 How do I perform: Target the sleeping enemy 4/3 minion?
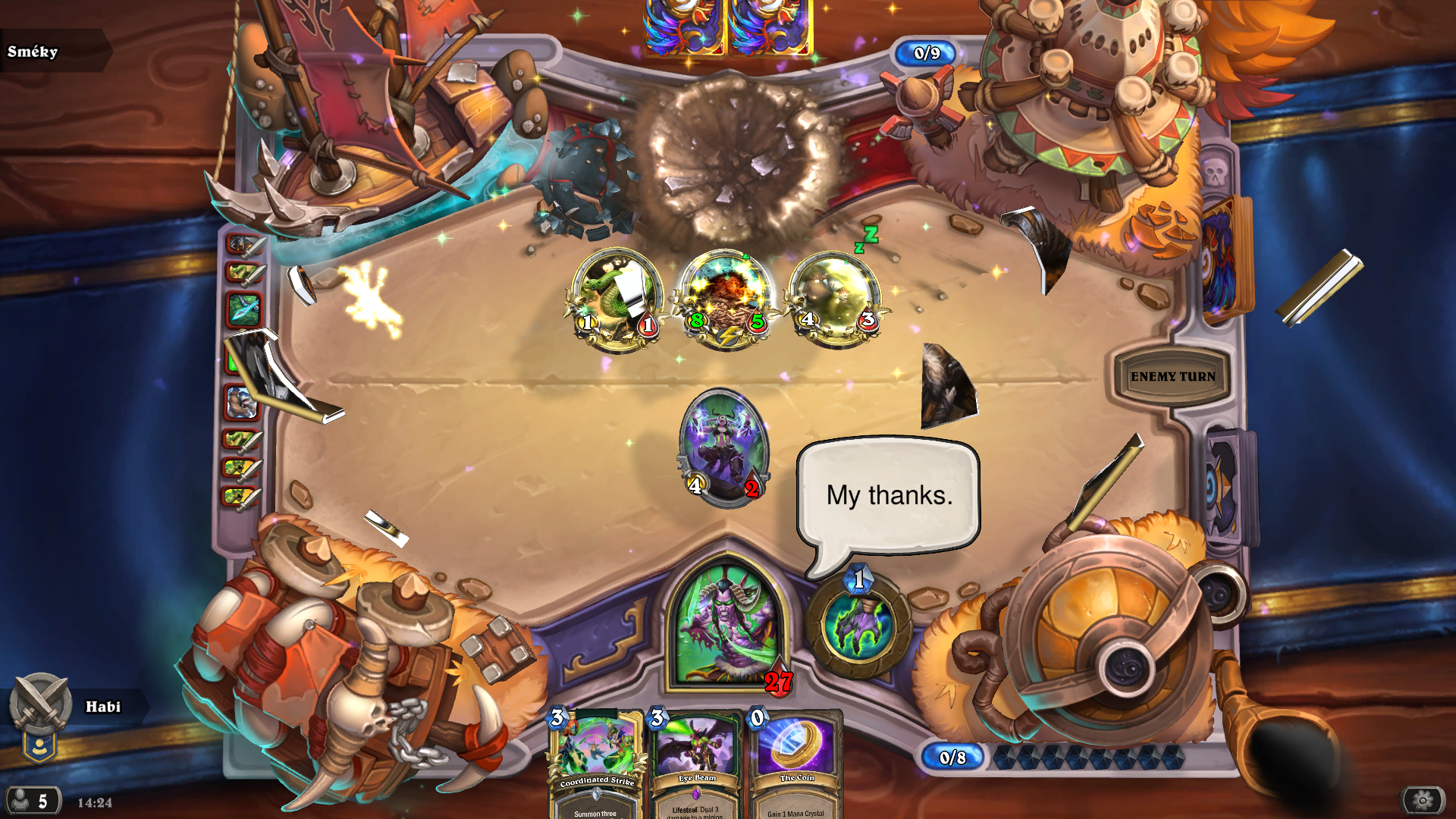tap(836, 299)
